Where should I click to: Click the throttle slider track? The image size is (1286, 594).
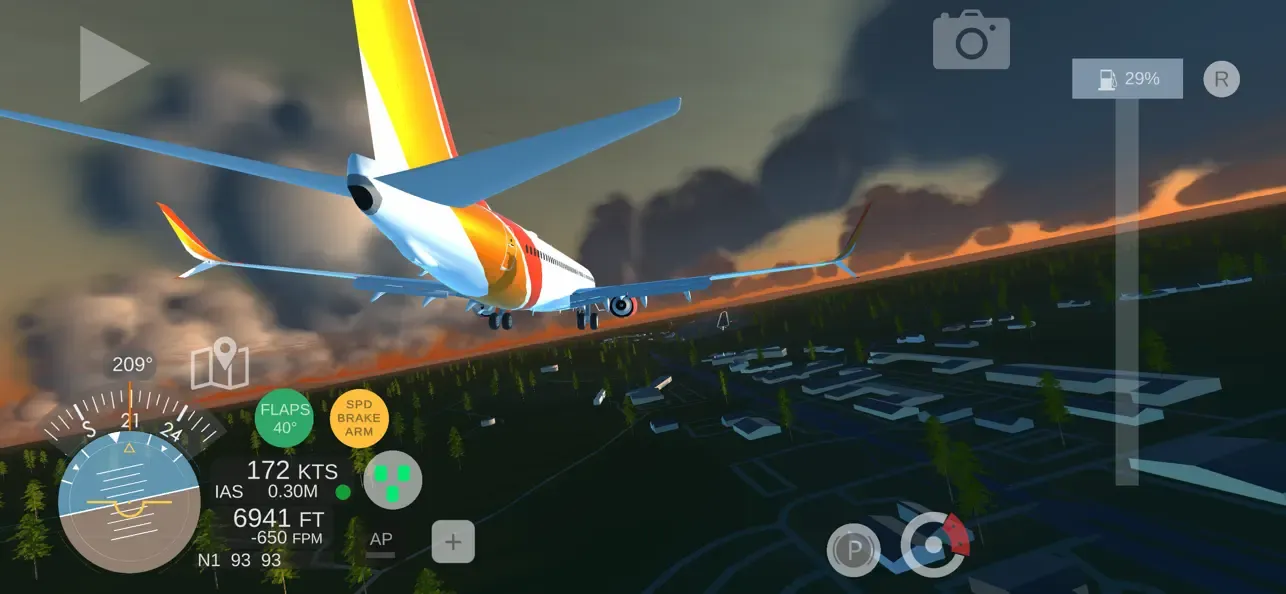pos(1126,290)
